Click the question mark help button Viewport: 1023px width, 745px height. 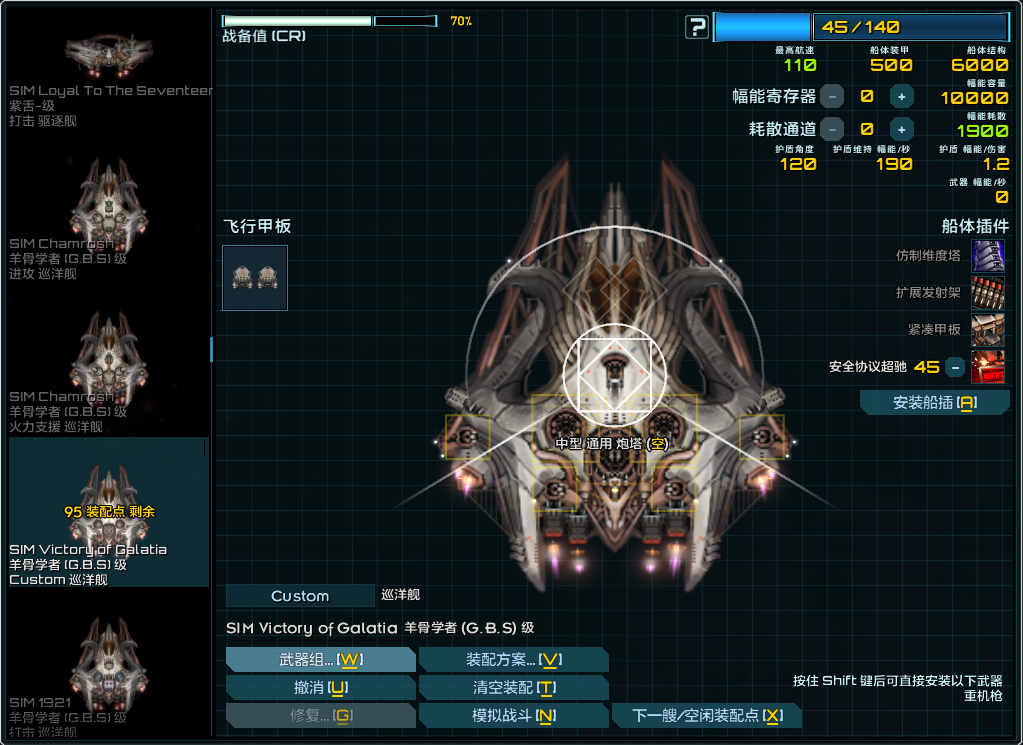[697, 28]
